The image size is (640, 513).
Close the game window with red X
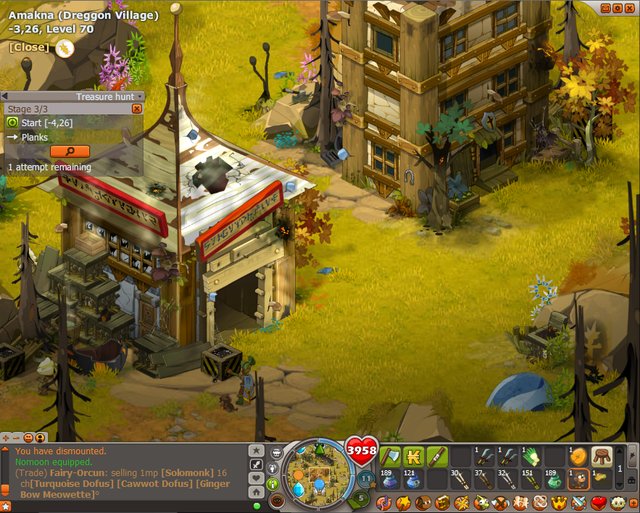point(631,8)
